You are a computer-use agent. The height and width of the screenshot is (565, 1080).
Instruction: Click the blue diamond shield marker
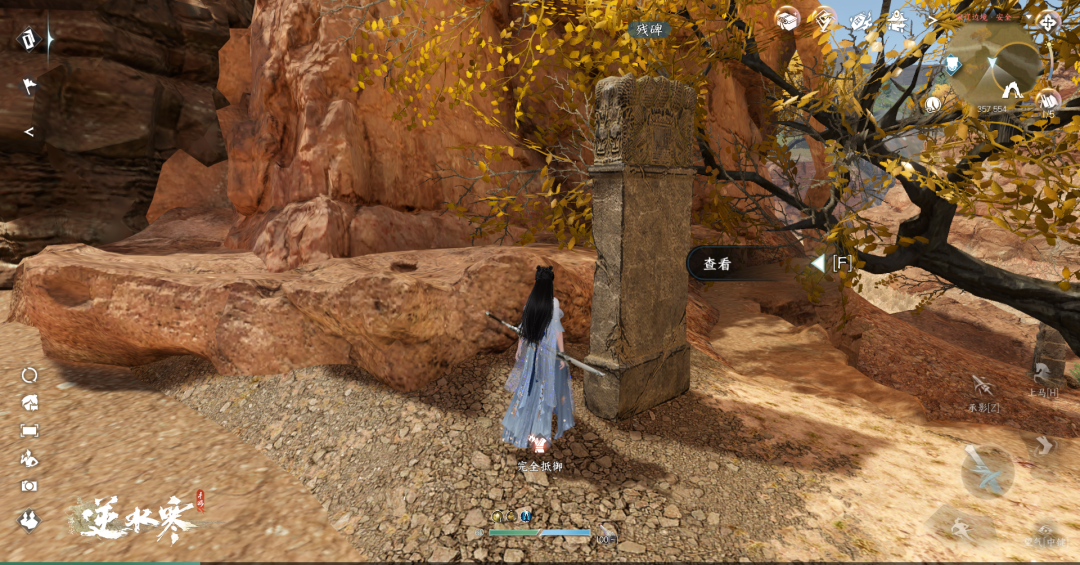(x=953, y=65)
